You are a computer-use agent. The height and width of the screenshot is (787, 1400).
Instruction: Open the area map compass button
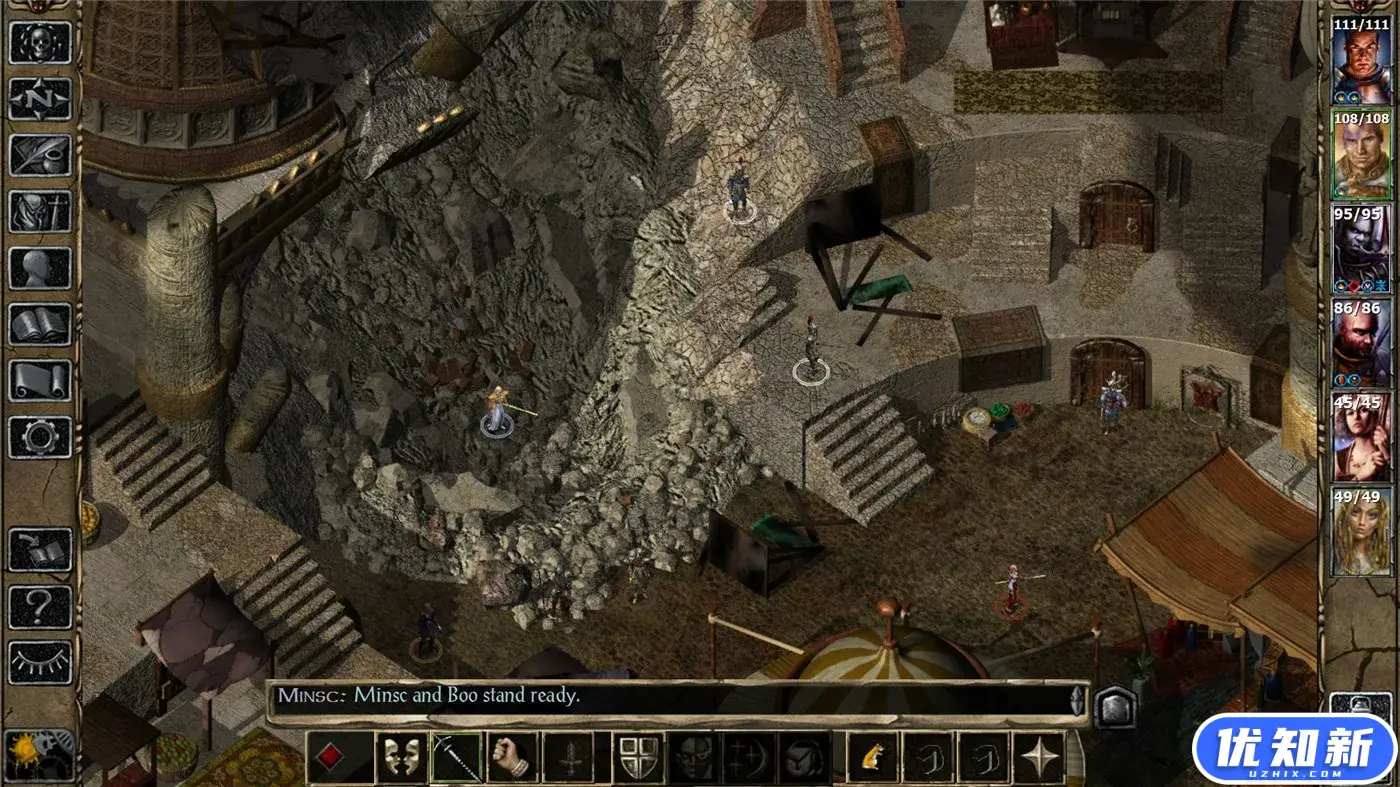40,99
